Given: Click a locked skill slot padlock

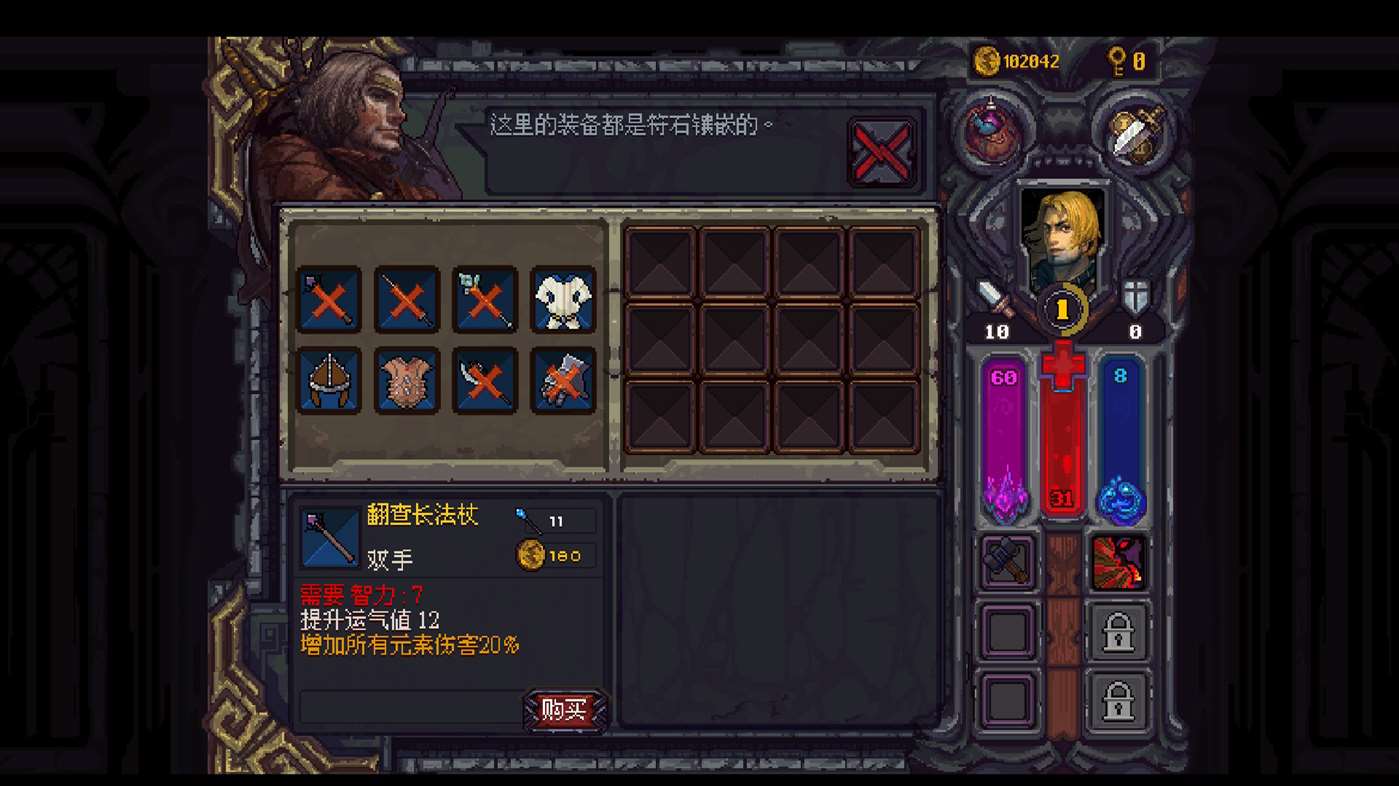Looking at the screenshot, I should [x=1119, y=634].
